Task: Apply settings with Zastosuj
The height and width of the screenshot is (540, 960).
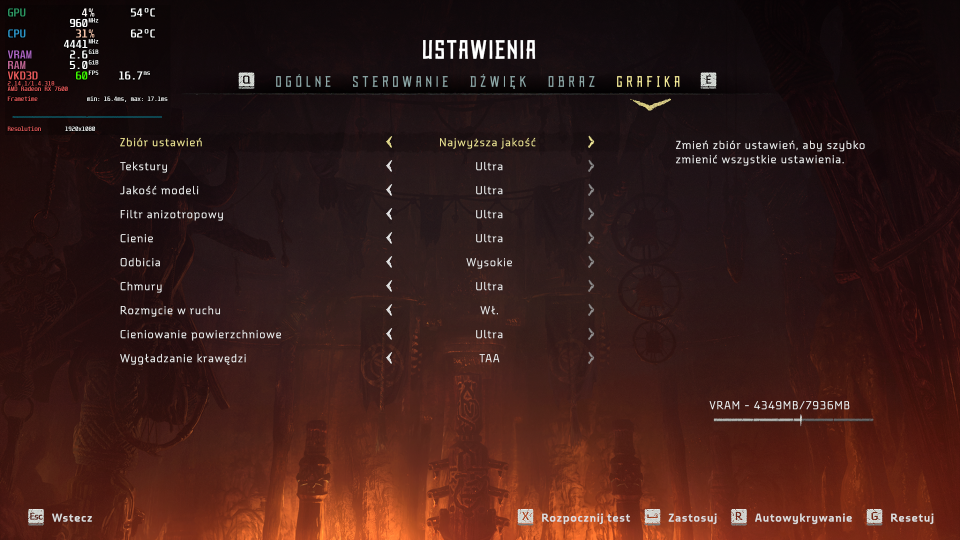Action: point(682,517)
